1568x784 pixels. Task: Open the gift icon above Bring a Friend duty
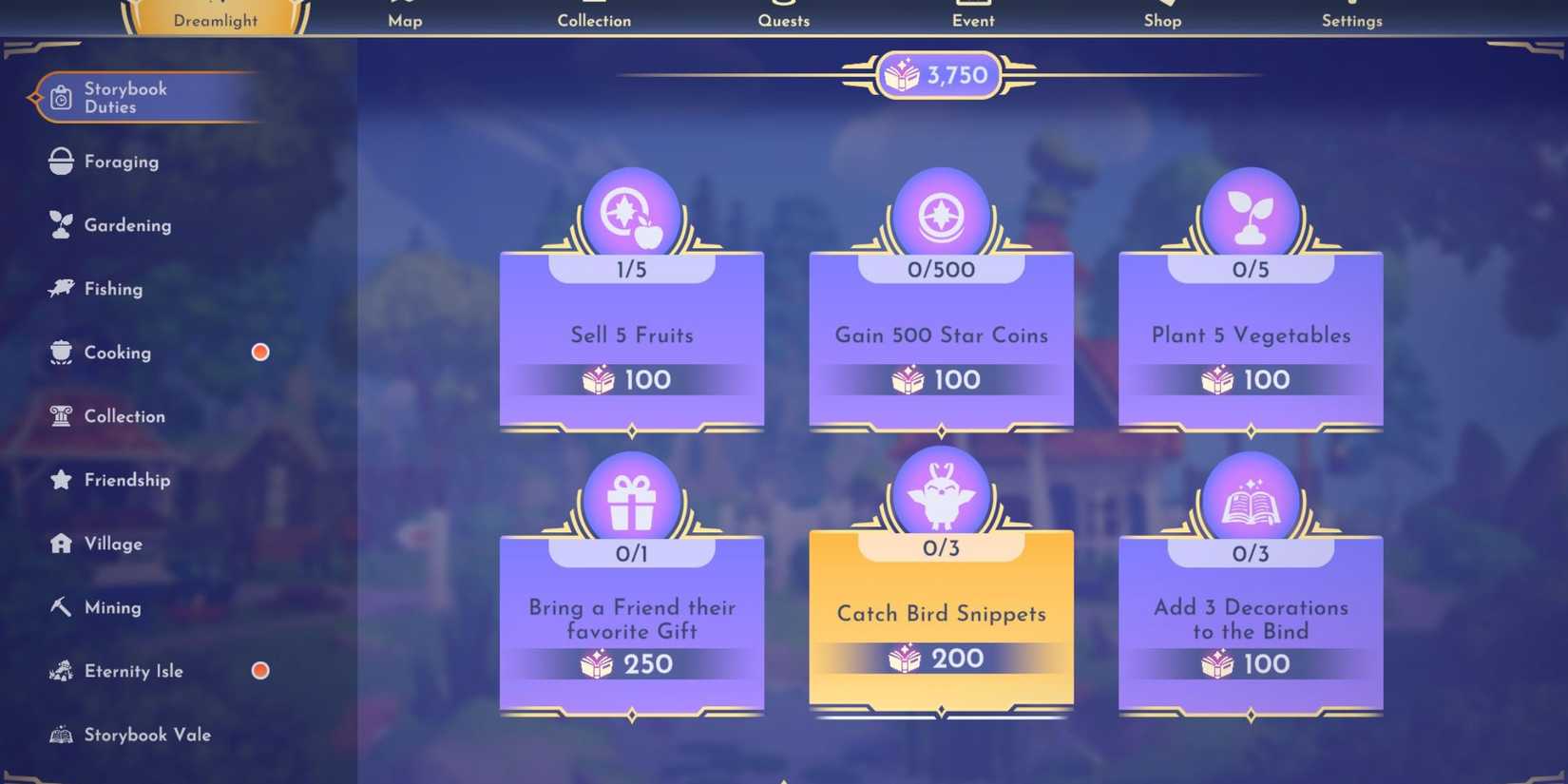(631, 493)
